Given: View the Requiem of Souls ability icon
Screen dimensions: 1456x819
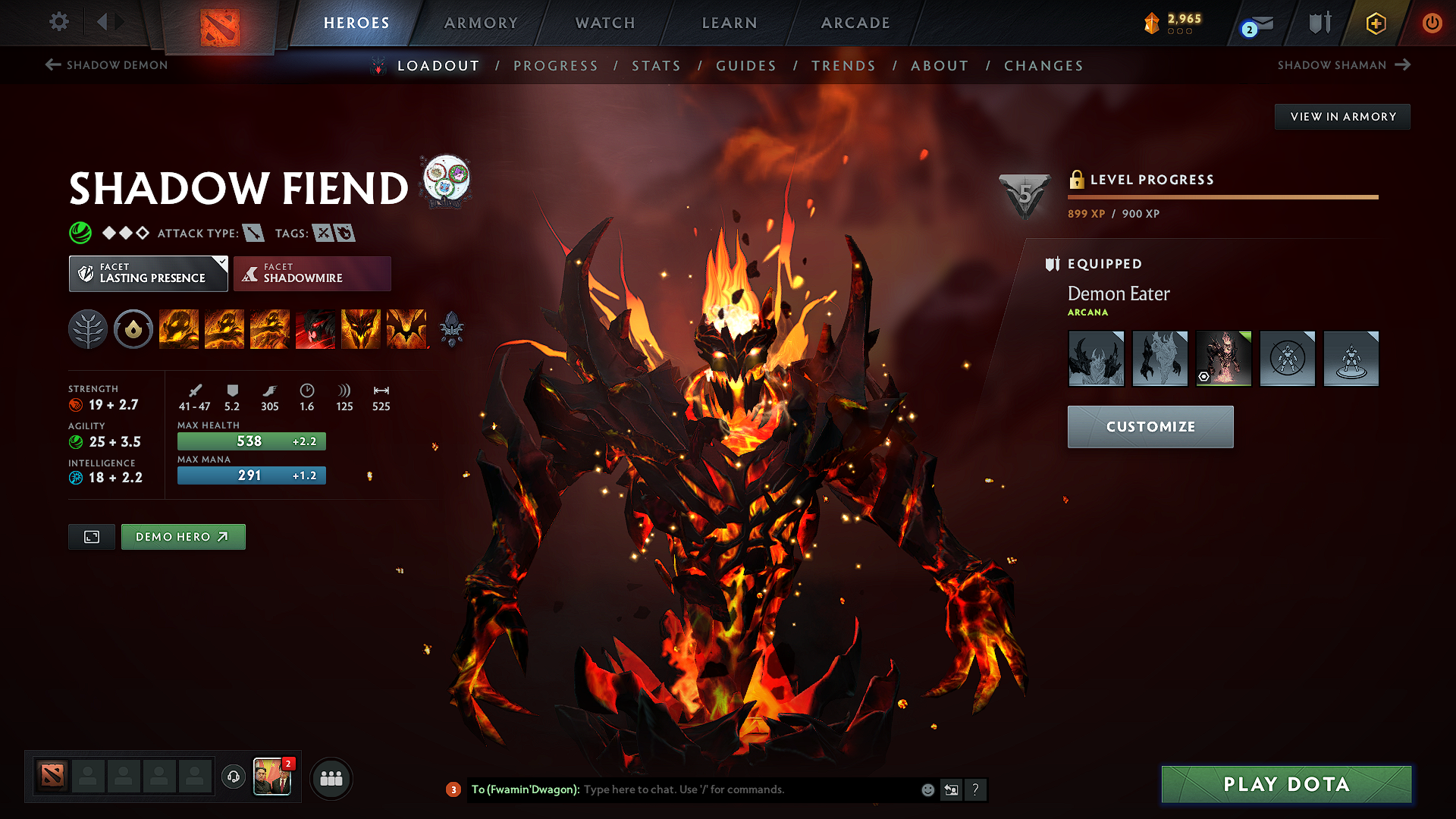Looking at the screenshot, I should pos(406,328).
